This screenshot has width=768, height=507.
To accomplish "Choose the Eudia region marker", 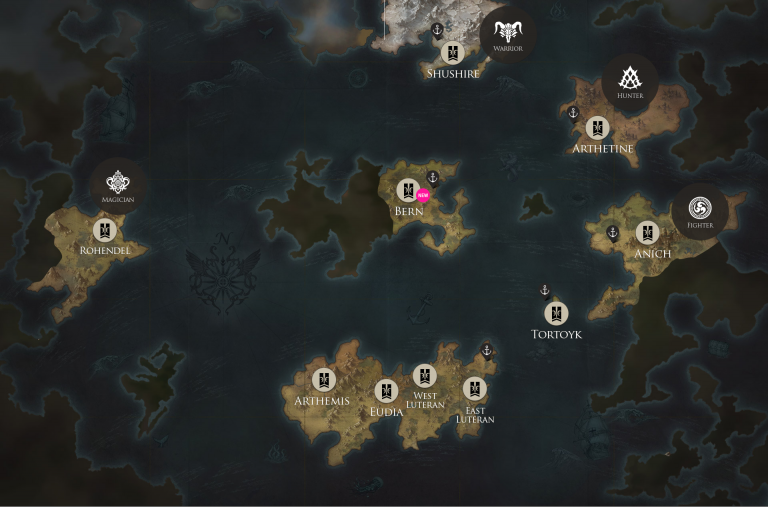I will point(386,391).
